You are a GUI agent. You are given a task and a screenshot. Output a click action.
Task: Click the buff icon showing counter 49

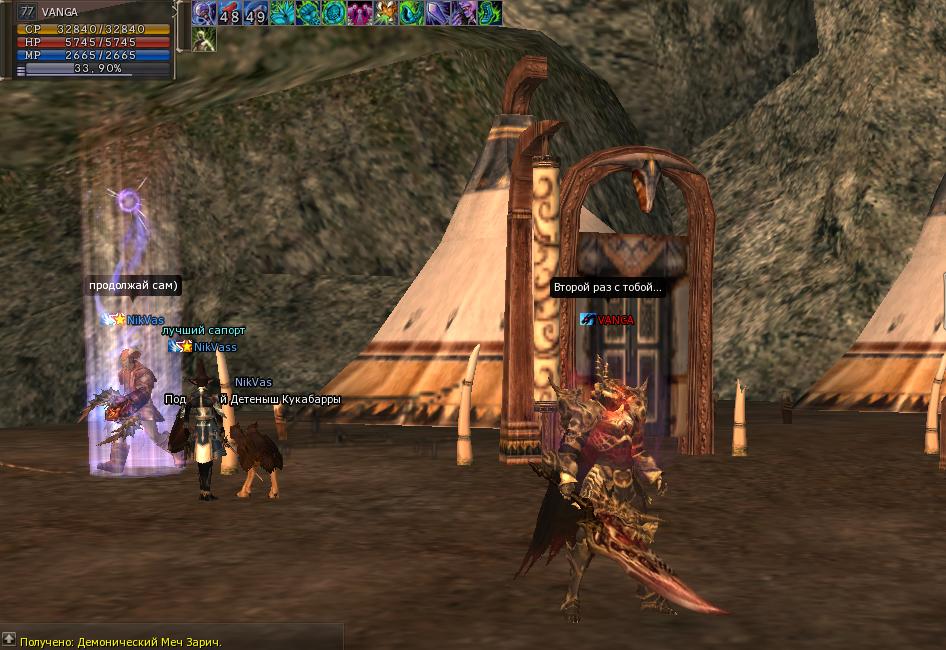[256, 13]
